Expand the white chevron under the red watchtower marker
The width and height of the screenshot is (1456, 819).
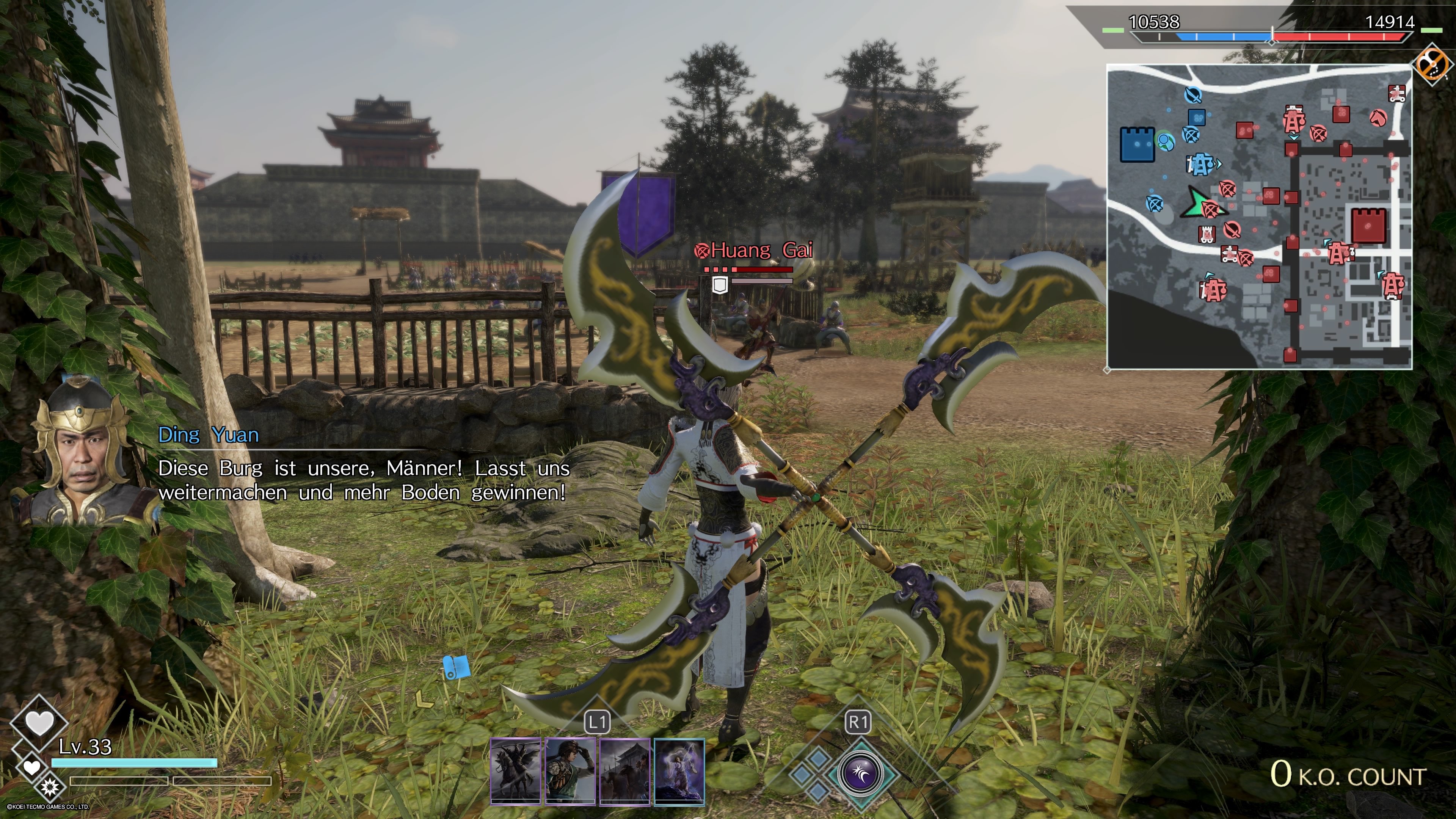pyautogui.click(x=1293, y=137)
